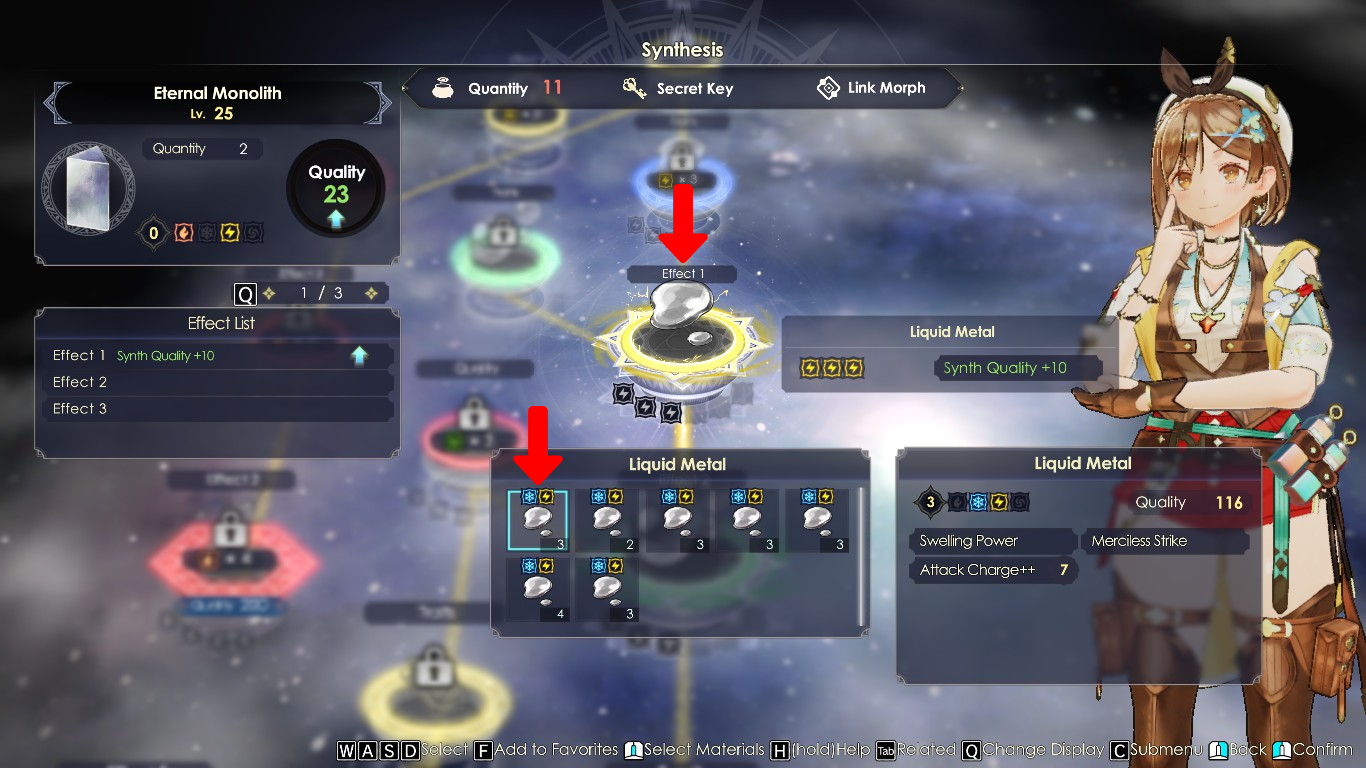Toggle the snowflake badge on the selected material

coord(529,495)
